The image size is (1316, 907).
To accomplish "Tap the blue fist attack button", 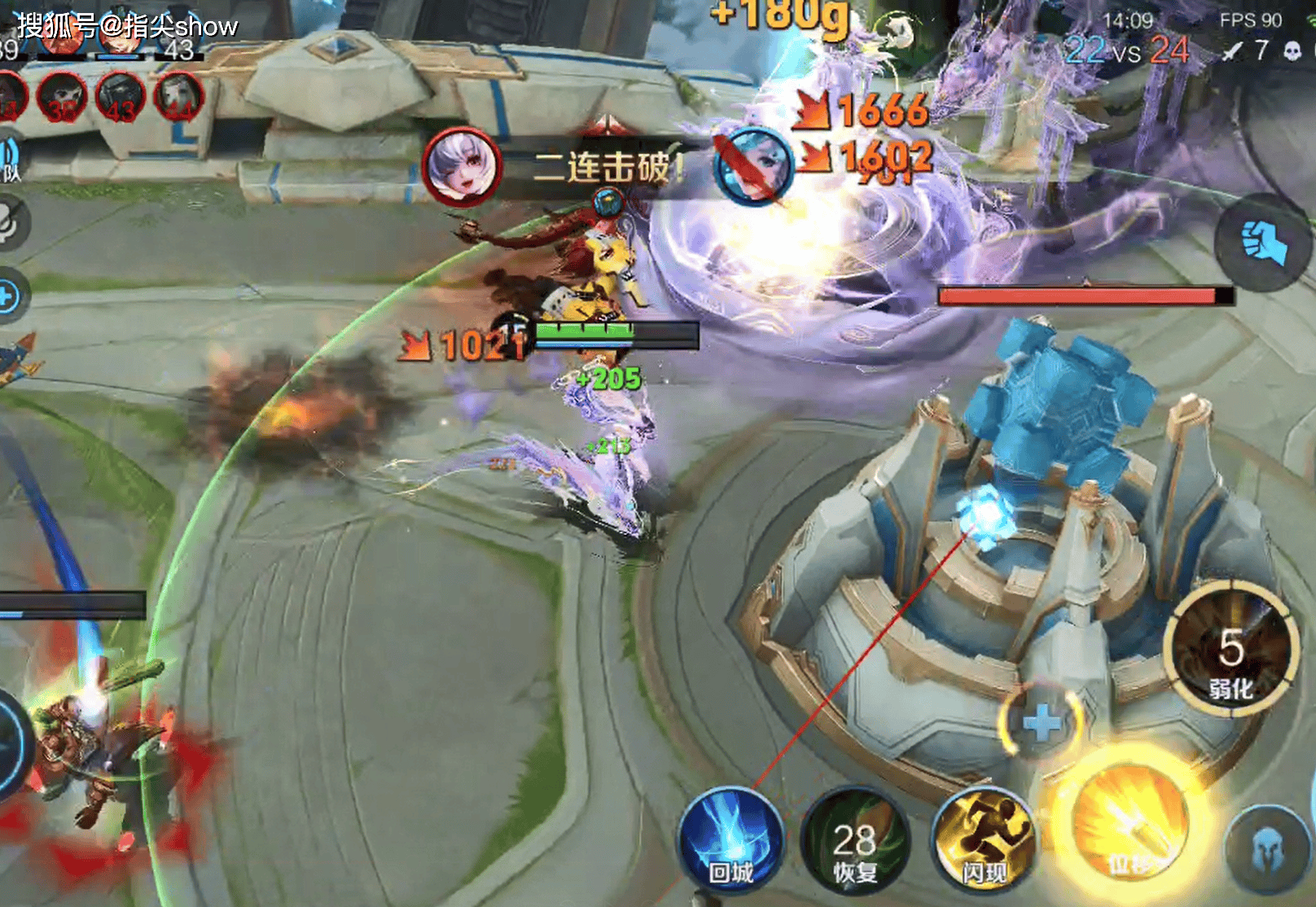I will (1262, 242).
